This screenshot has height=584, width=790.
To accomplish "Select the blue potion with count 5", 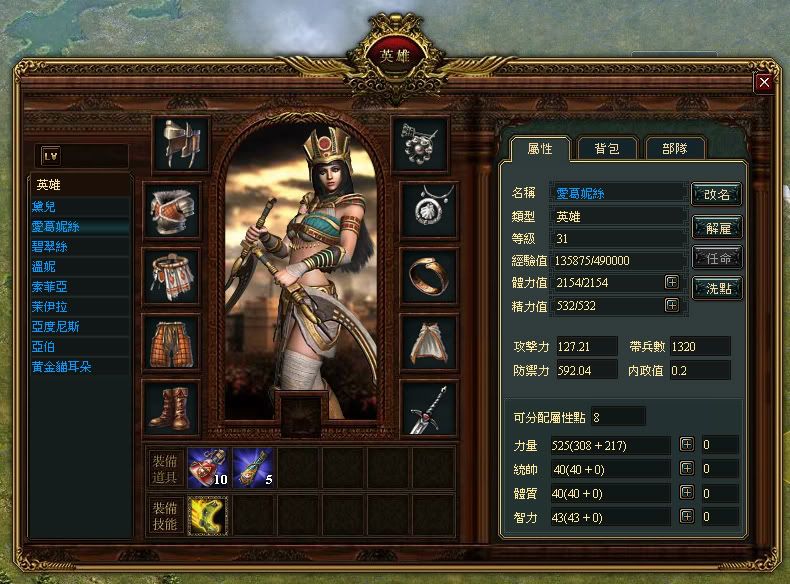I will (x=252, y=467).
